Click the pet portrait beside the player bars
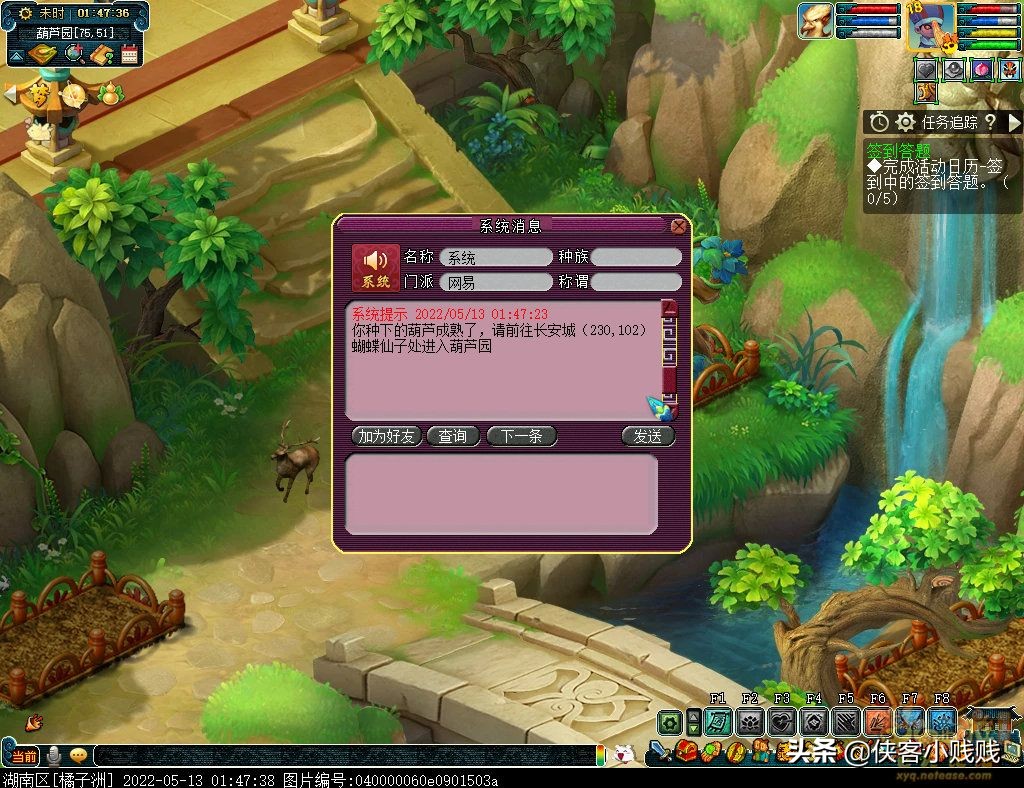Viewport: 1024px width, 788px height. click(x=815, y=21)
